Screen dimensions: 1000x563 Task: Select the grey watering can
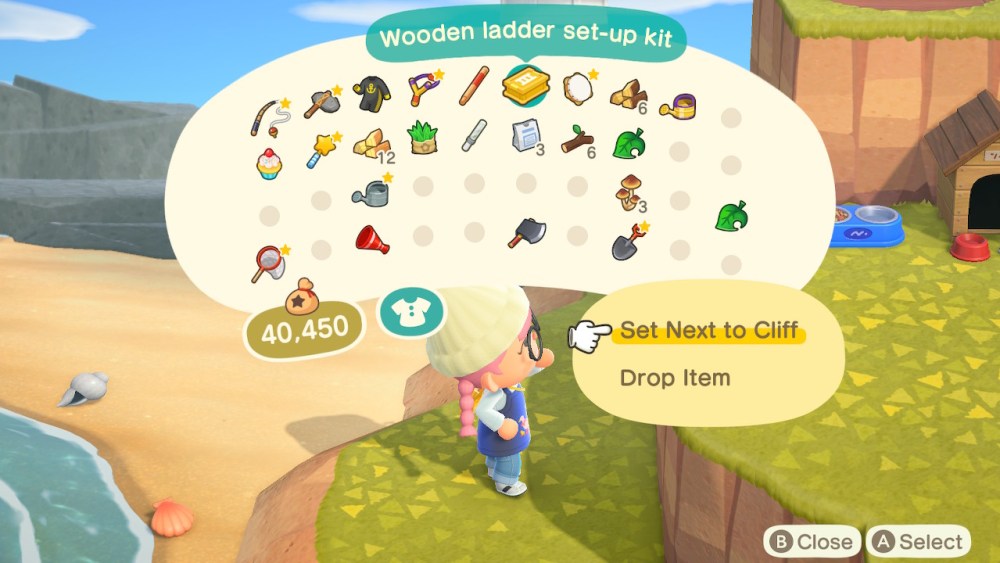coord(371,191)
